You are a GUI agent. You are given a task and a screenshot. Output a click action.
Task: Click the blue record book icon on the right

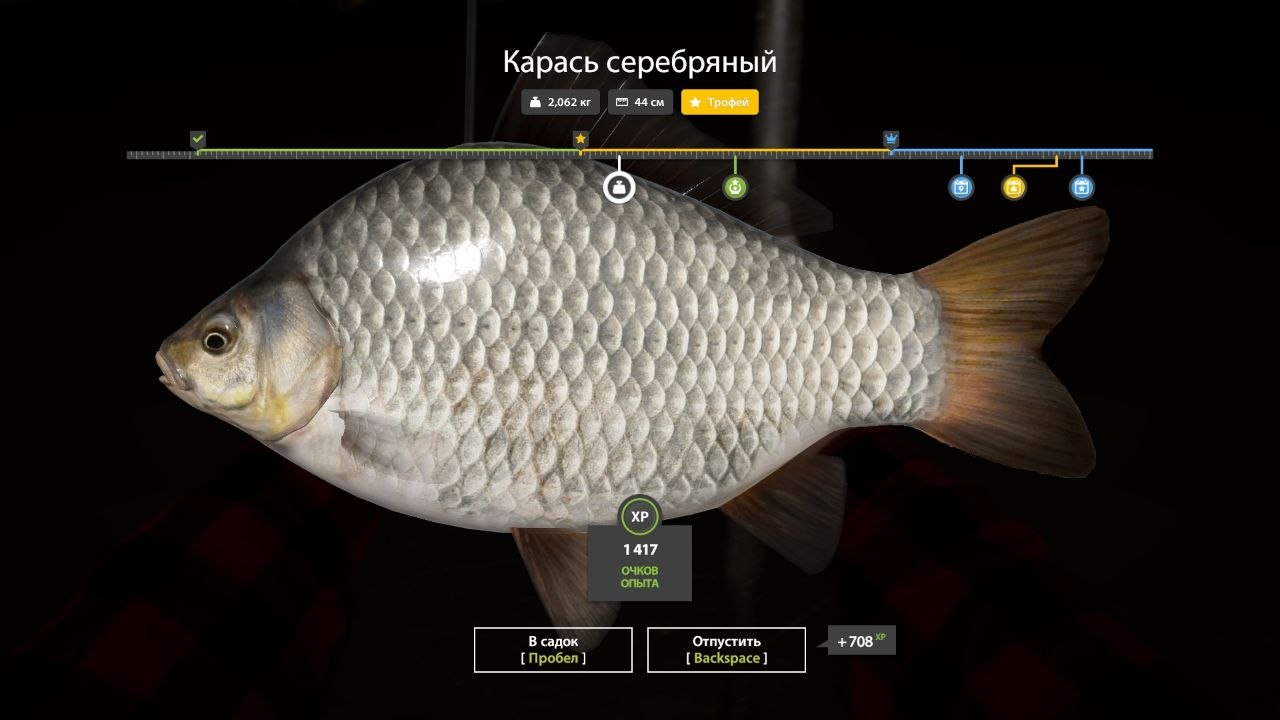point(961,187)
